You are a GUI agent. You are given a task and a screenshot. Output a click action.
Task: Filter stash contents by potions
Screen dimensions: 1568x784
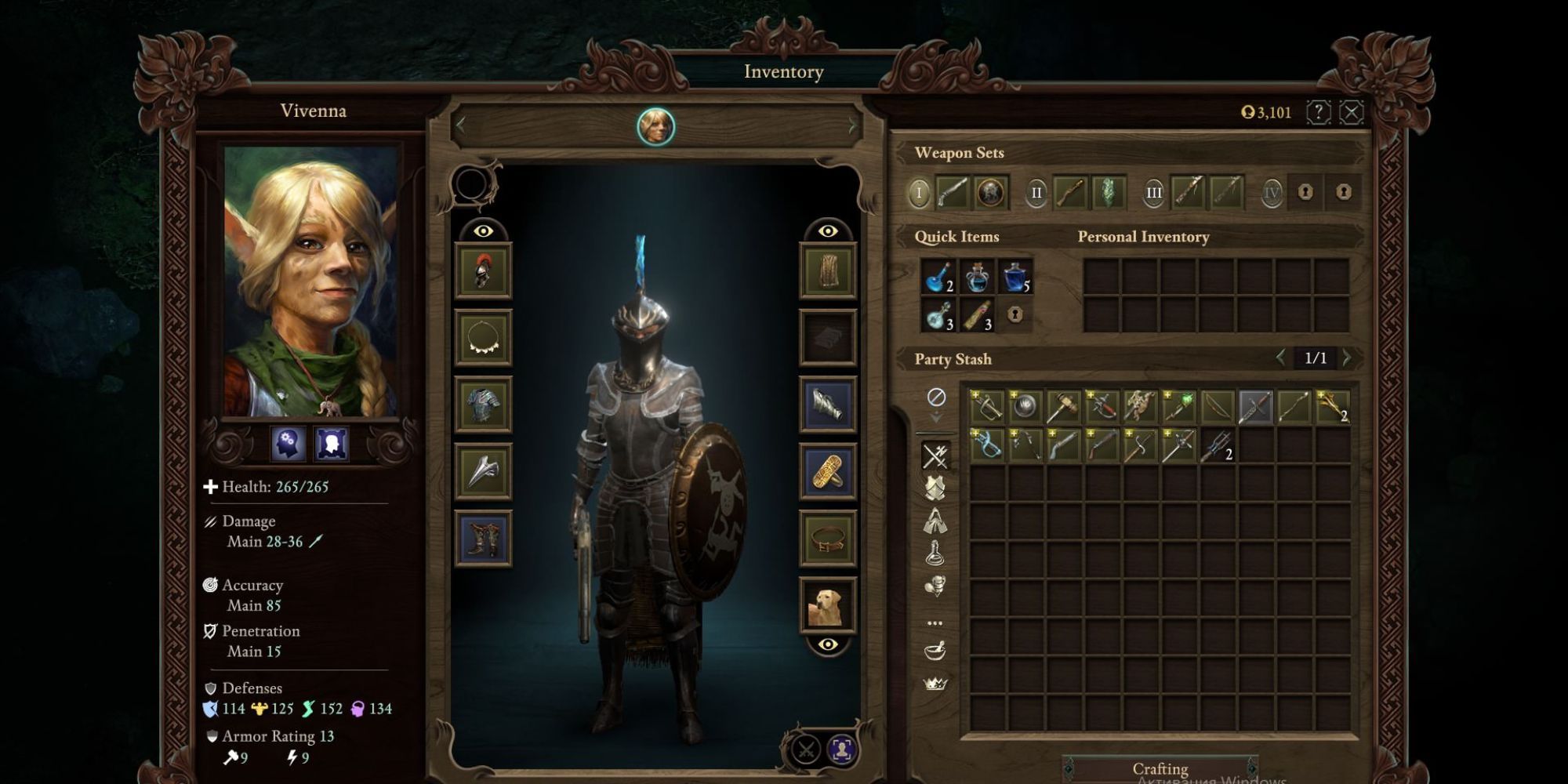933,552
